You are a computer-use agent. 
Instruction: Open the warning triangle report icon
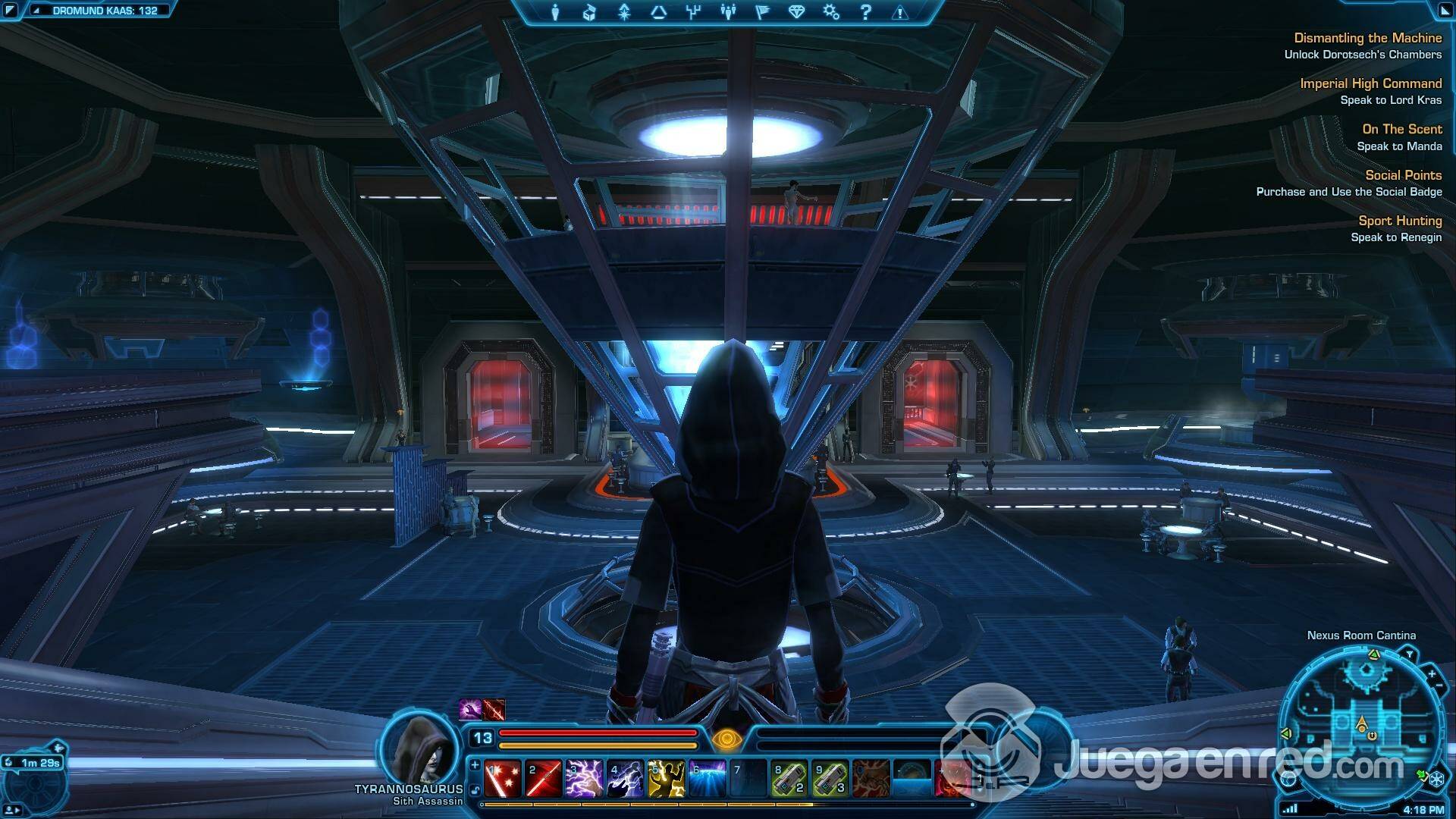pyautogui.click(x=900, y=12)
